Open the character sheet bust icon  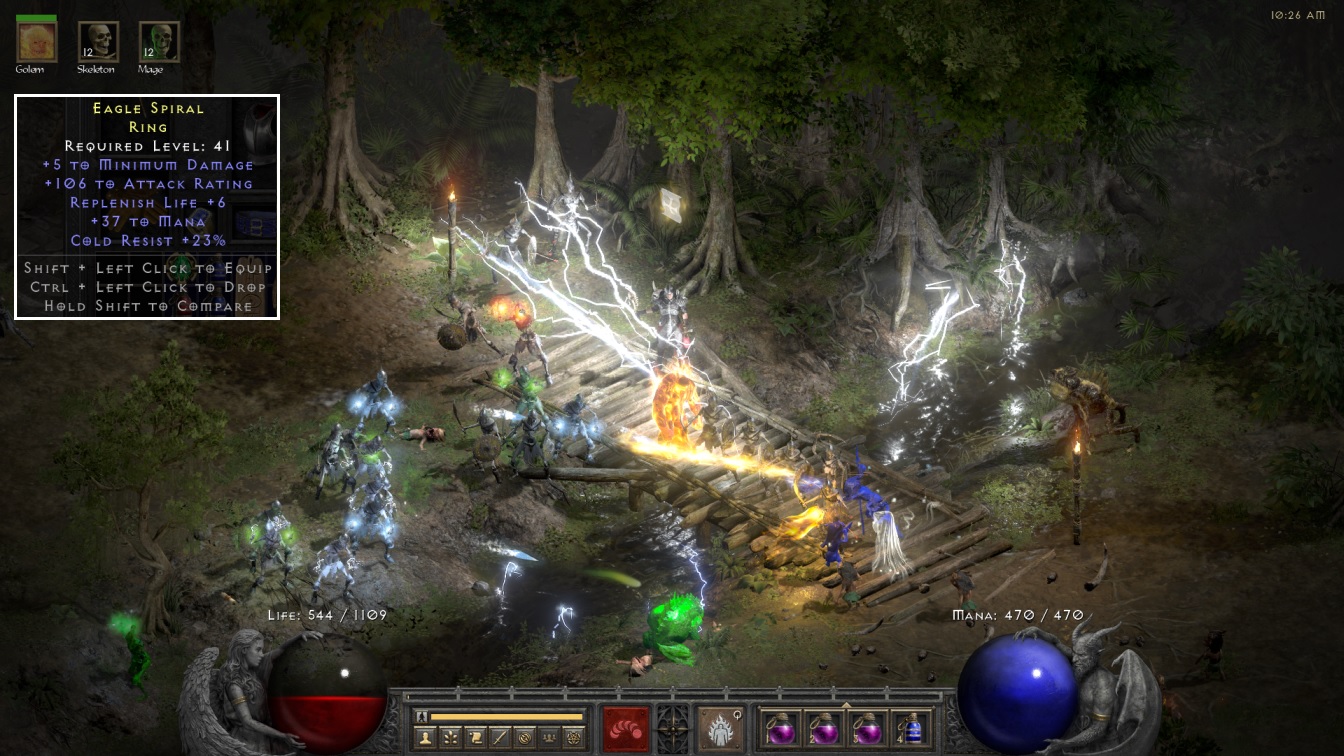point(424,737)
